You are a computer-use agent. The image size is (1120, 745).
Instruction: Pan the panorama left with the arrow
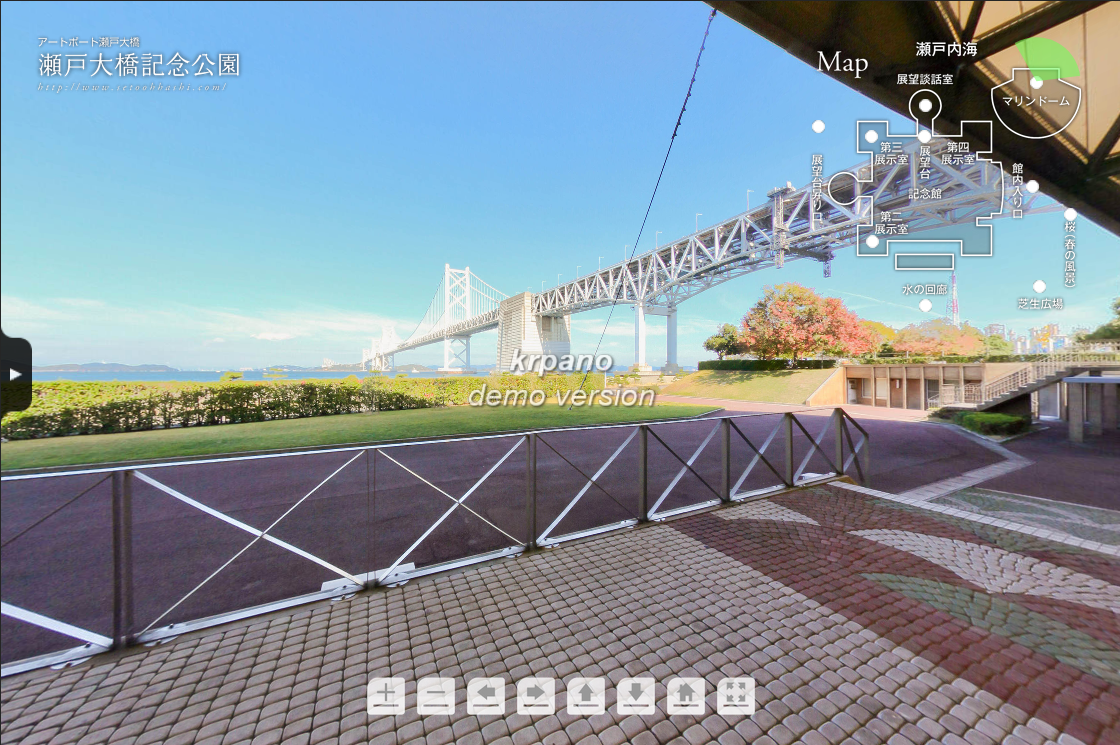pyautogui.click(x=486, y=695)
